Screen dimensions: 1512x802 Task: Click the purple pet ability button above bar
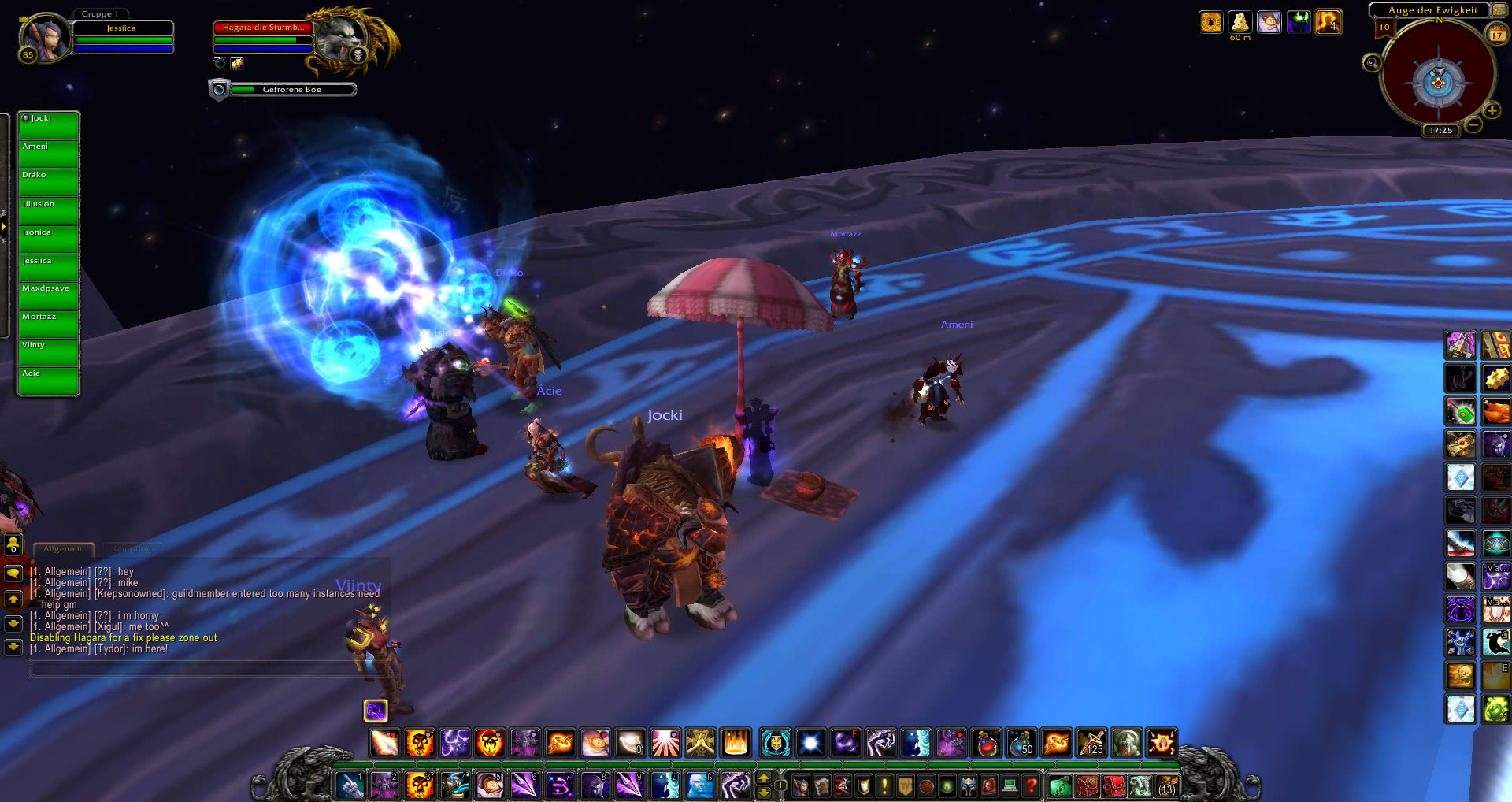click(x=376, y=711)
